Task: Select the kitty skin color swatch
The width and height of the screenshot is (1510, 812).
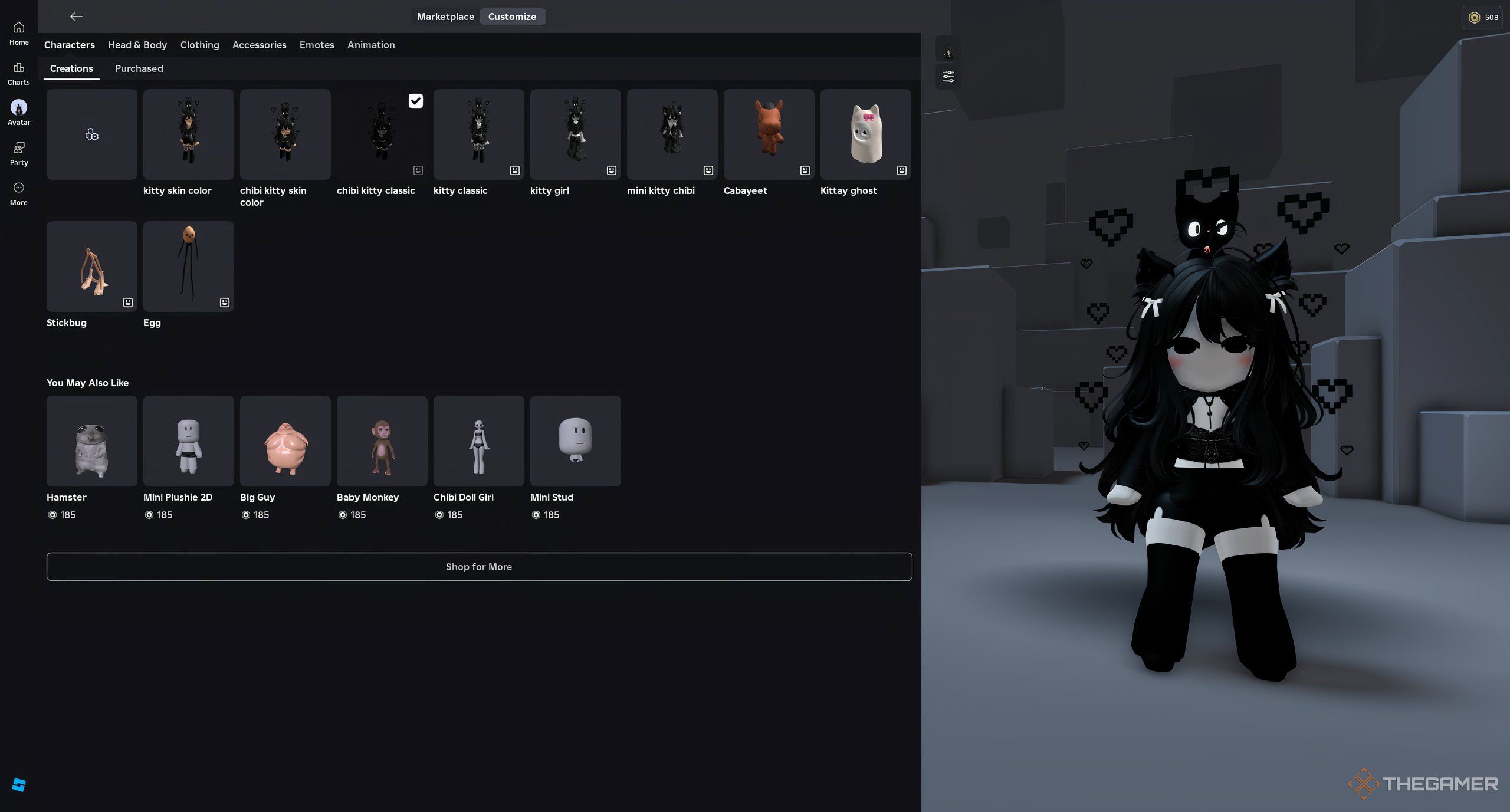Action: [188, 134]
